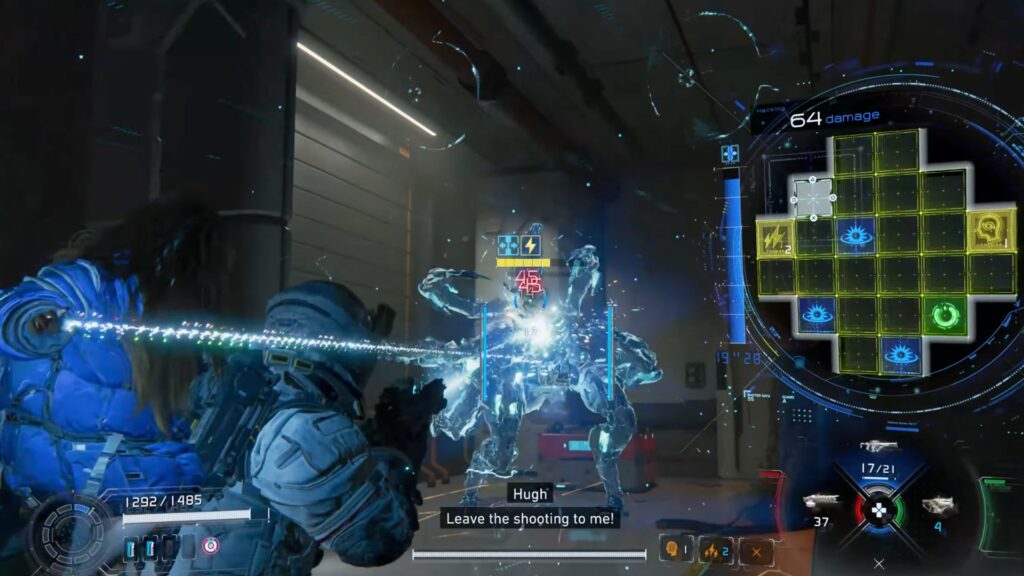1024x576 pixels.
Task: Select the green power node on the hacking grid
Action: [x=943, y=316]
